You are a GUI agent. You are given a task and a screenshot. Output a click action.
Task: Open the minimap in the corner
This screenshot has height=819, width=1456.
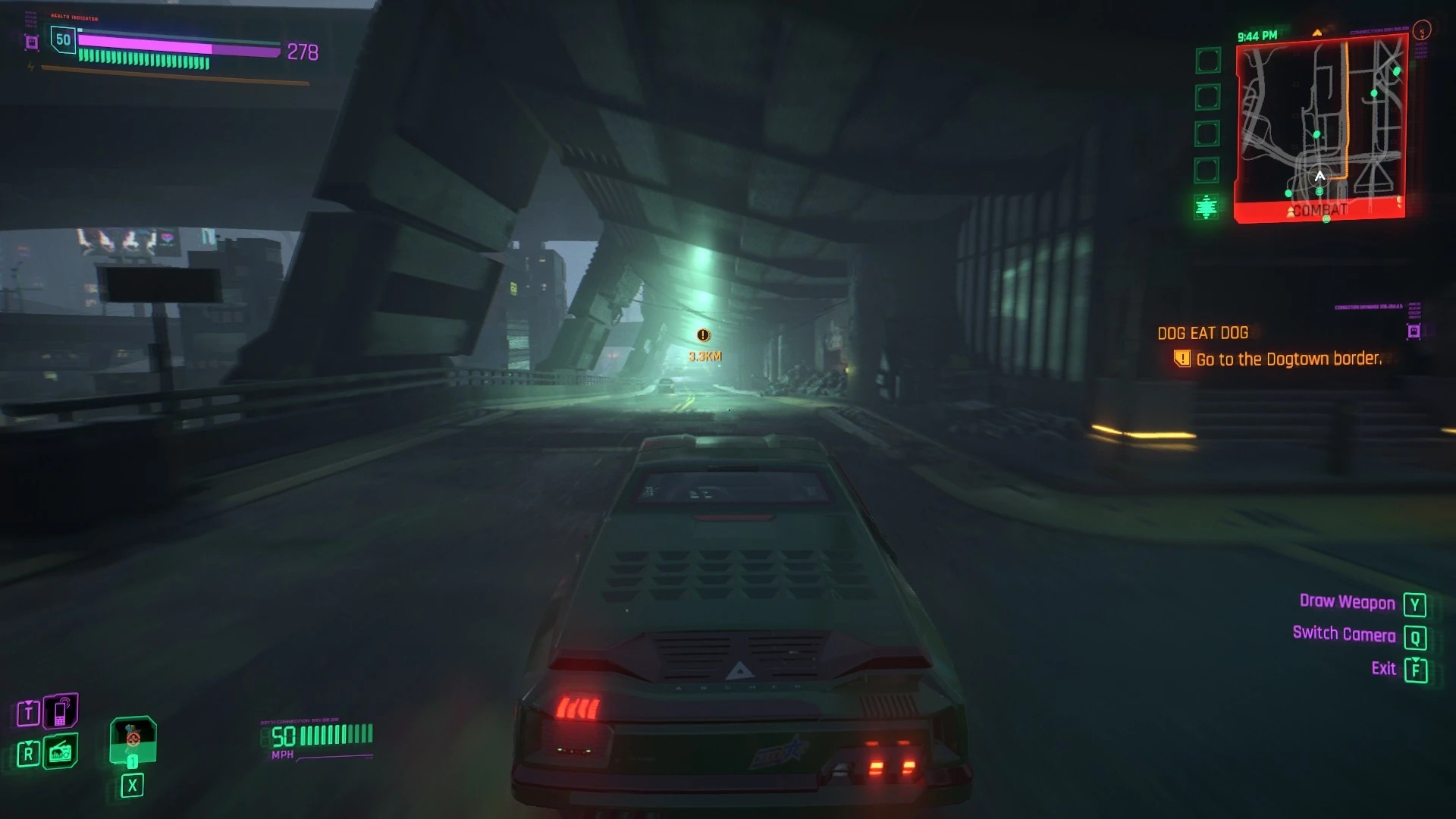pyautogui.click(x=1321, y=130)
